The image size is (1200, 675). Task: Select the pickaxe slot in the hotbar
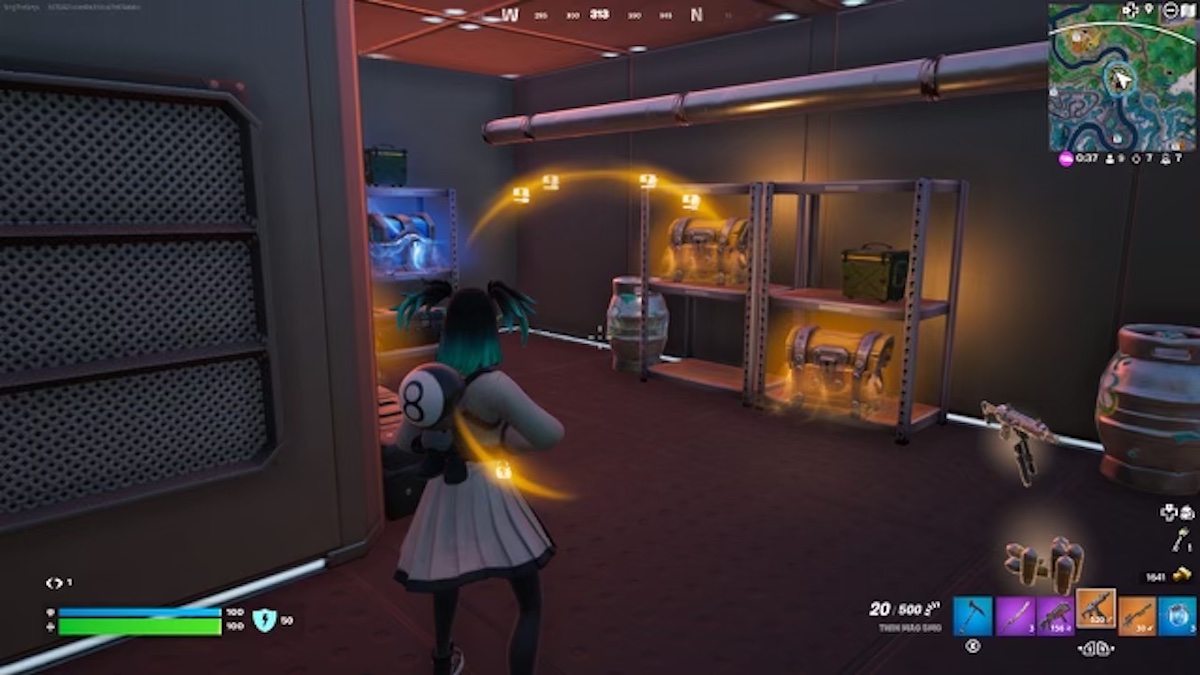click(x=973, y=616)
